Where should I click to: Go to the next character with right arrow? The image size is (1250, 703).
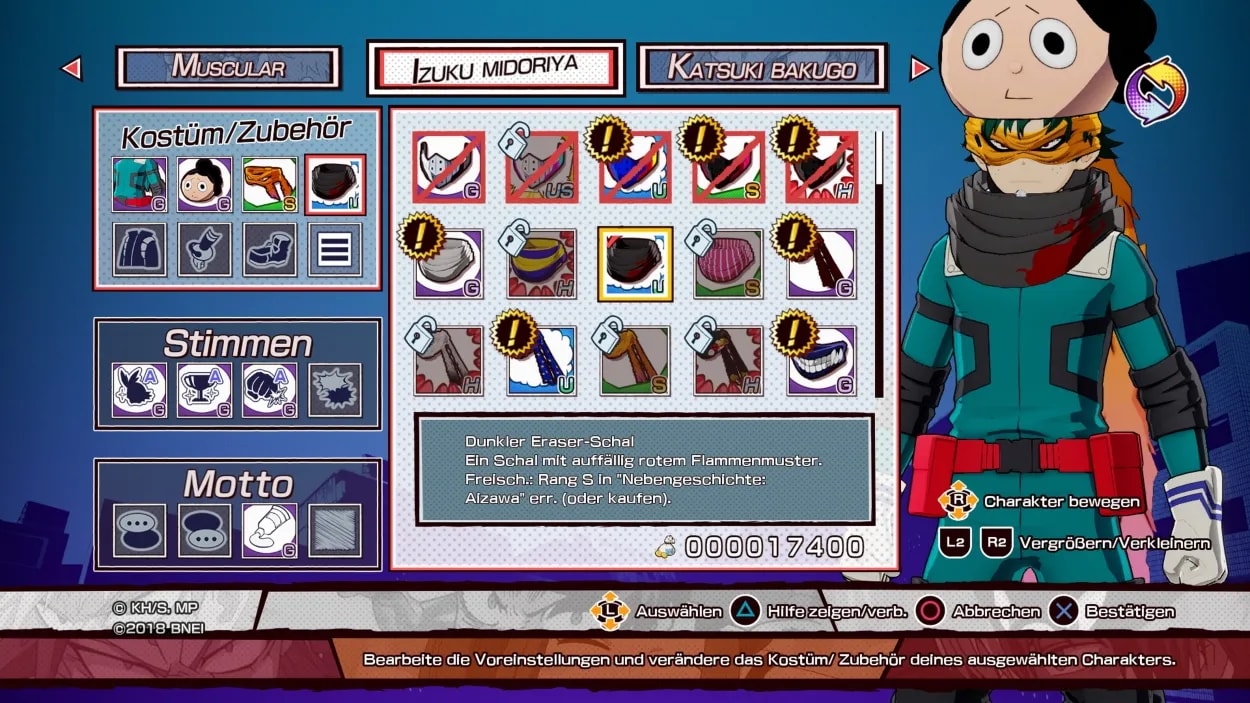[920, 68]
